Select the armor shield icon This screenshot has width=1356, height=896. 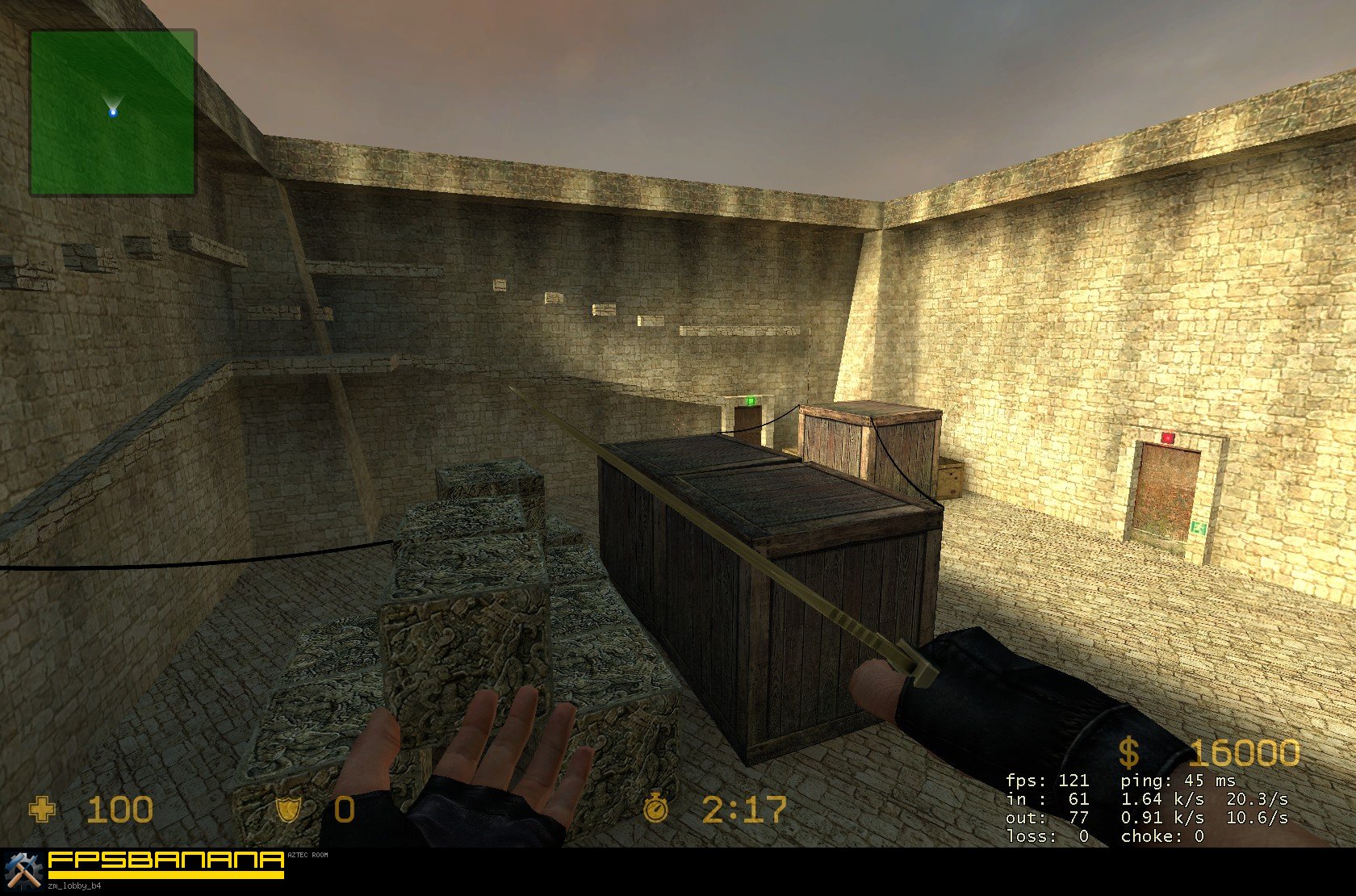(291, 810)
